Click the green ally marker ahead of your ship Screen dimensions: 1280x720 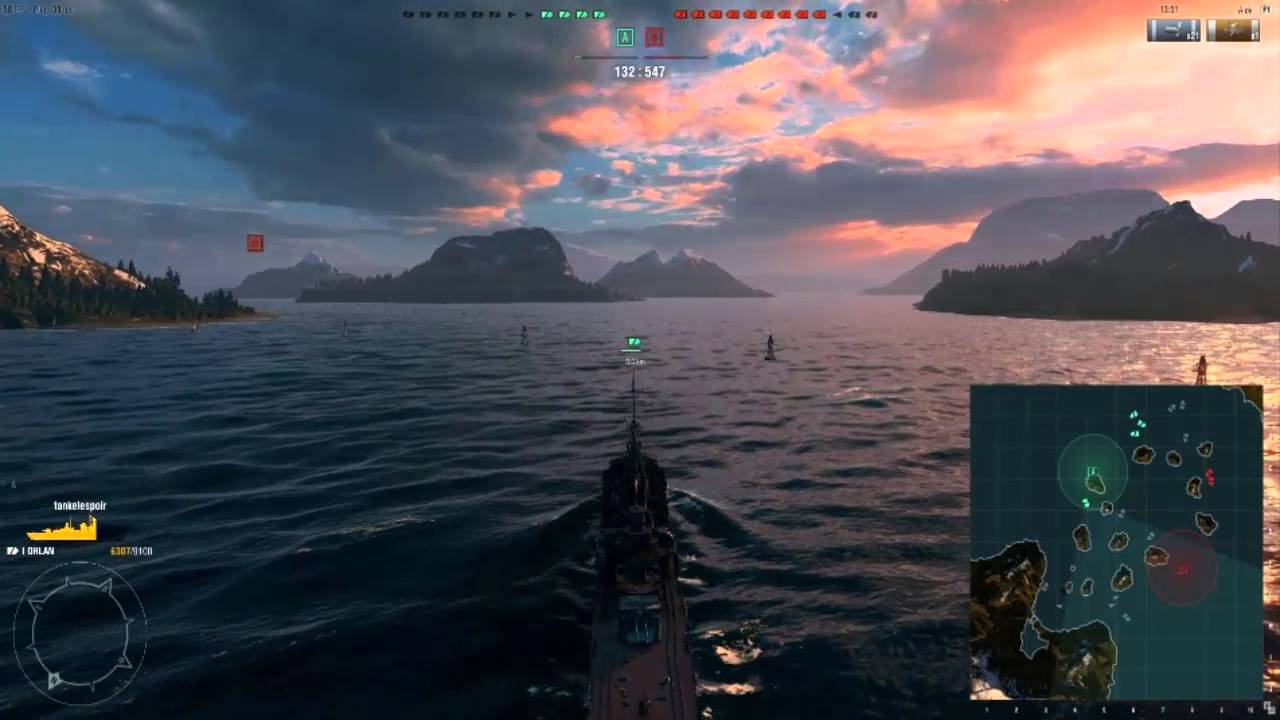pyautogui.click(x=634, y=342)
